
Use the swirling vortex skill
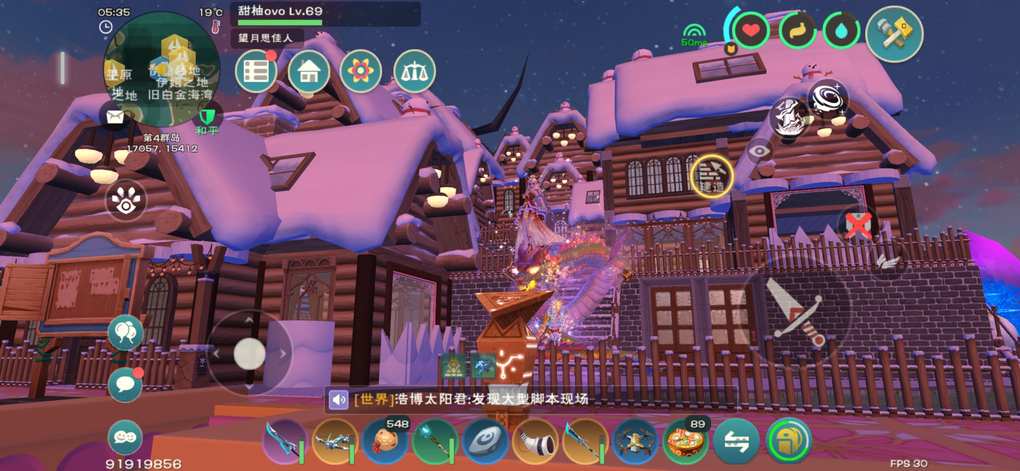[x=828, y=97]
